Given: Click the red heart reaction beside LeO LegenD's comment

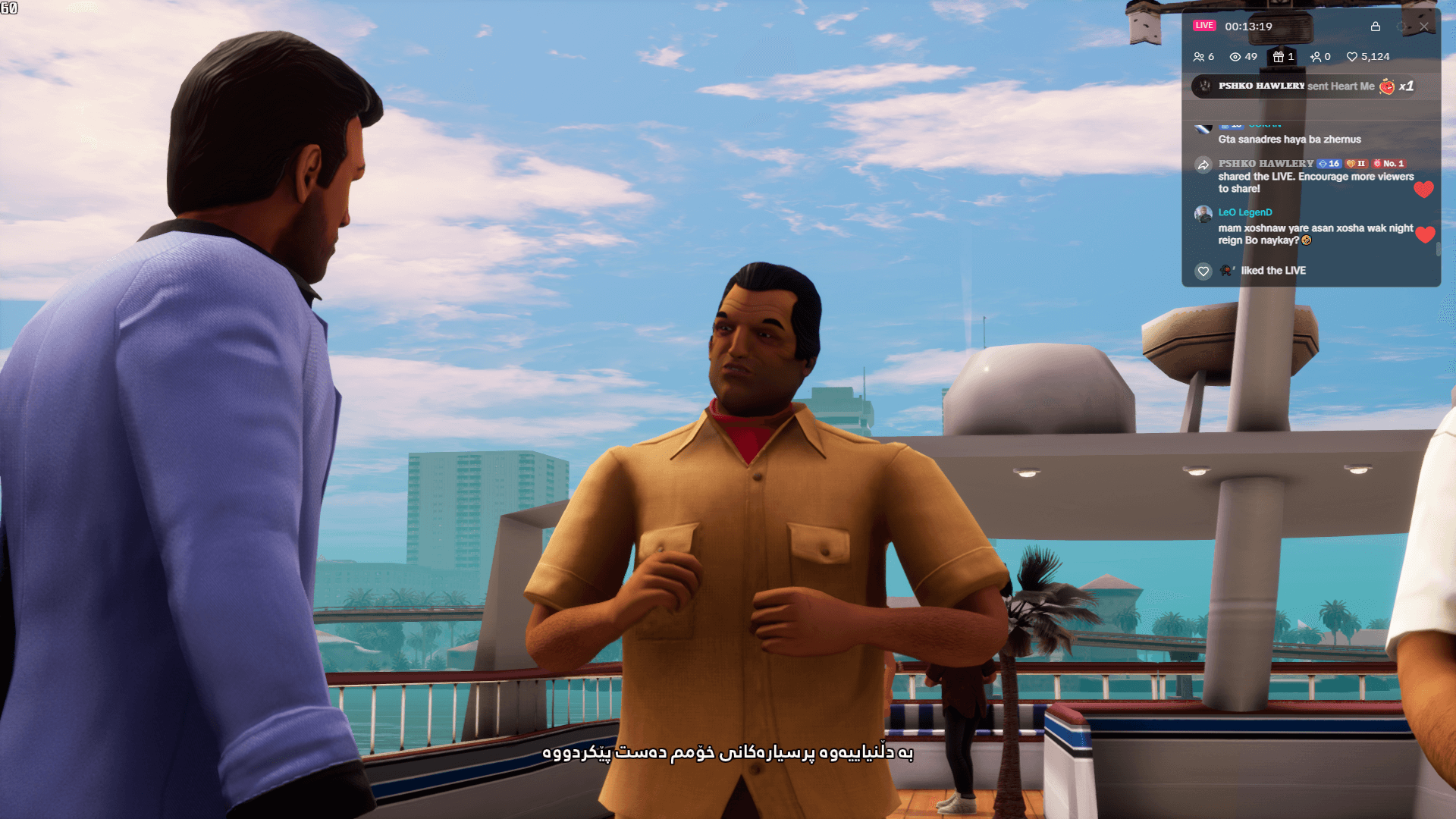Looking at the screenshot, I should point(1426,234).
